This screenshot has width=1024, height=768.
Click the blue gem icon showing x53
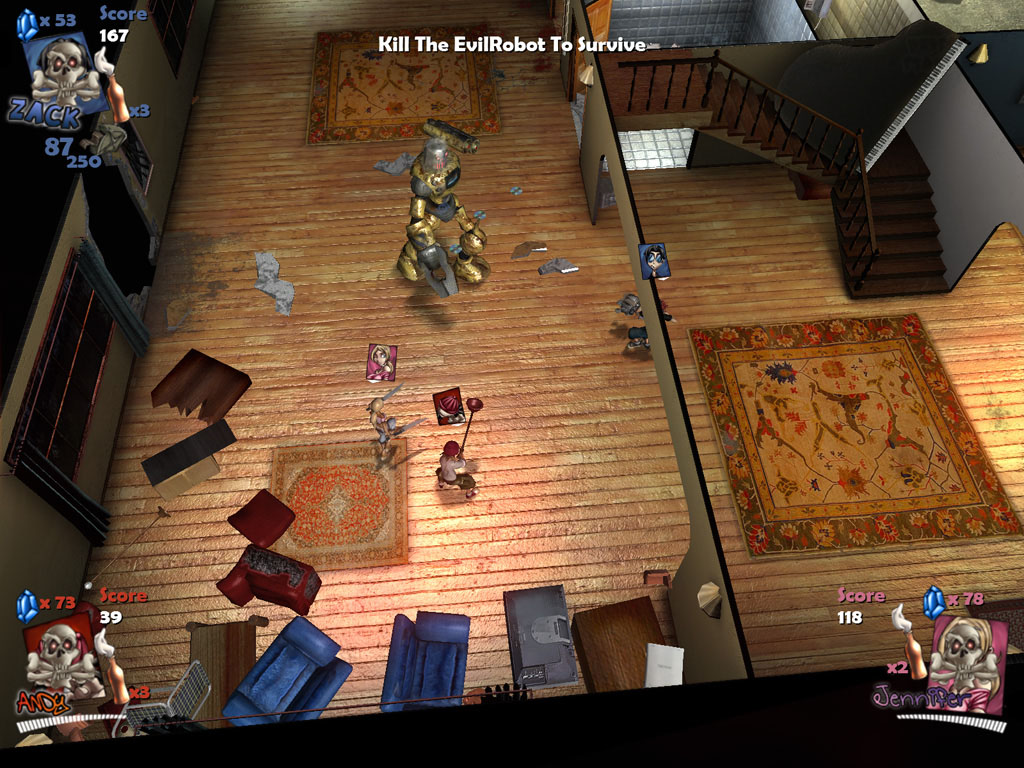click(27, 24)
